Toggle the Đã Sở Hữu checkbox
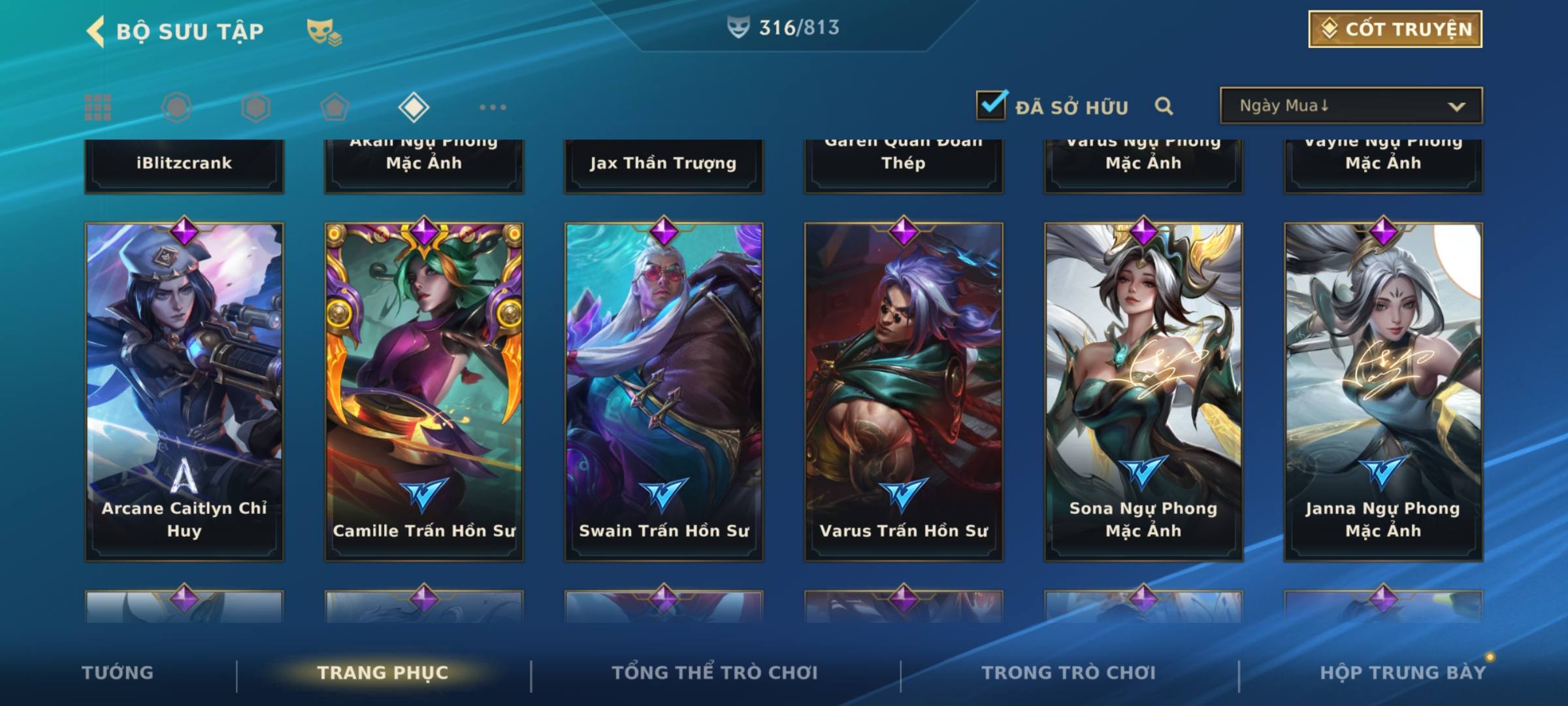This screenshot has width=1568, height=706. point(991,105)
